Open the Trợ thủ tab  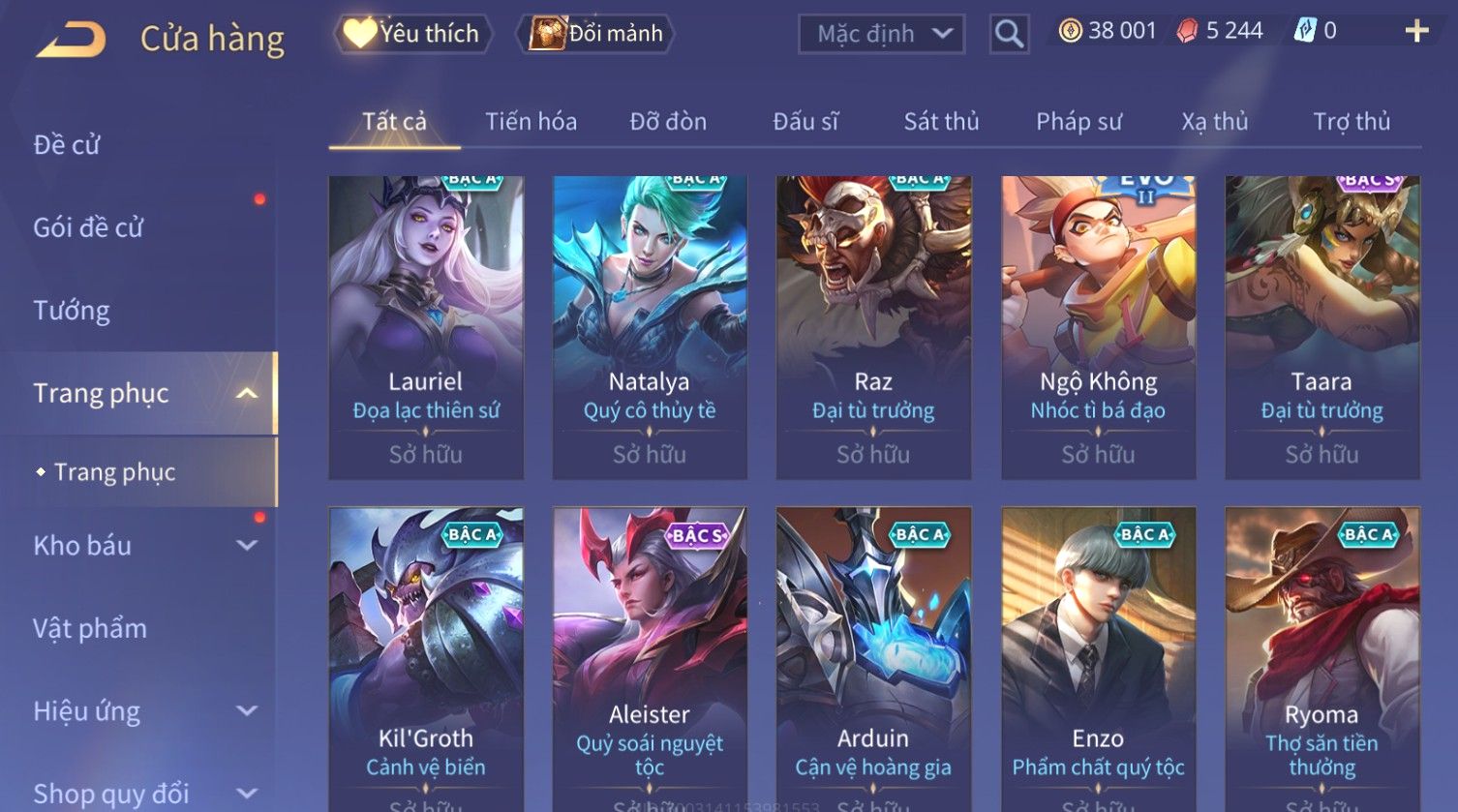click(1352, 122)
